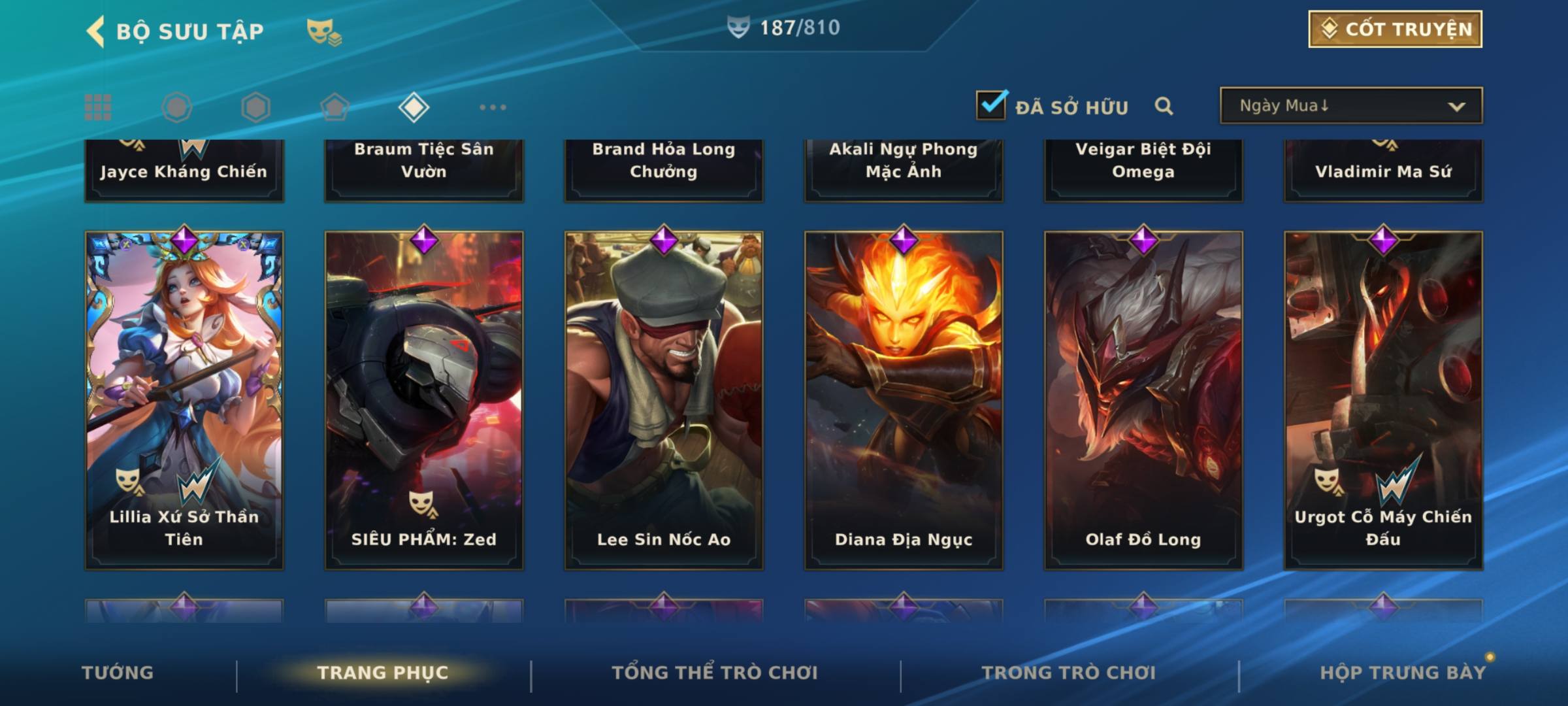This screenshot has width=1568, height=706.
Task: Open the three-dots more filters icon
Action: coord(493,107)
